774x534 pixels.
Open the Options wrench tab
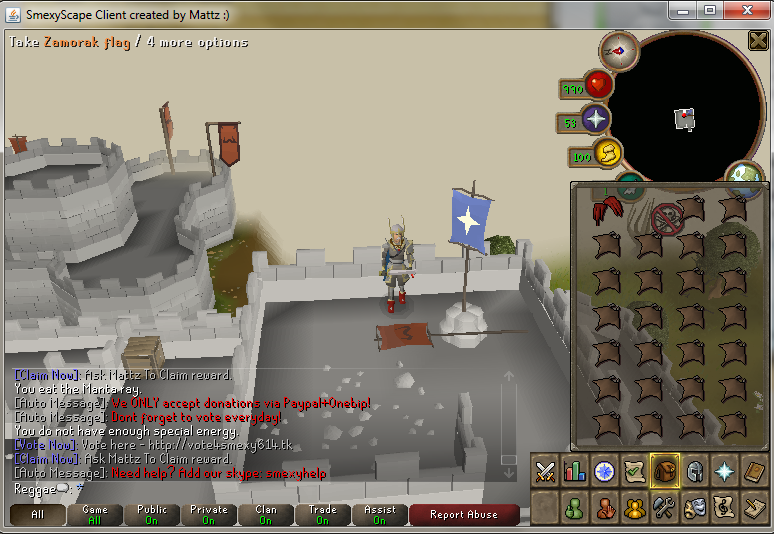665,508
